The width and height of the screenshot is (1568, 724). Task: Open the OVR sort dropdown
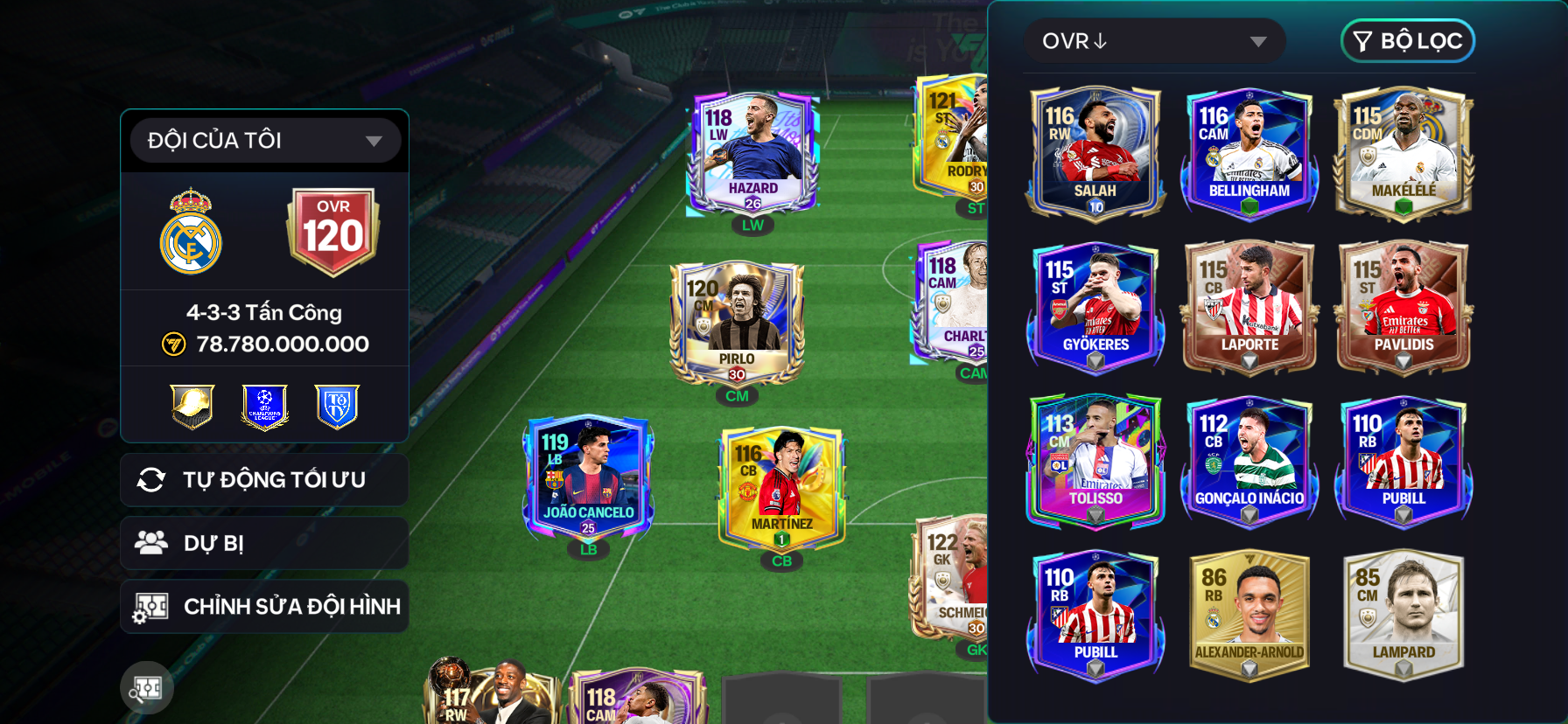coord(1154,41)
